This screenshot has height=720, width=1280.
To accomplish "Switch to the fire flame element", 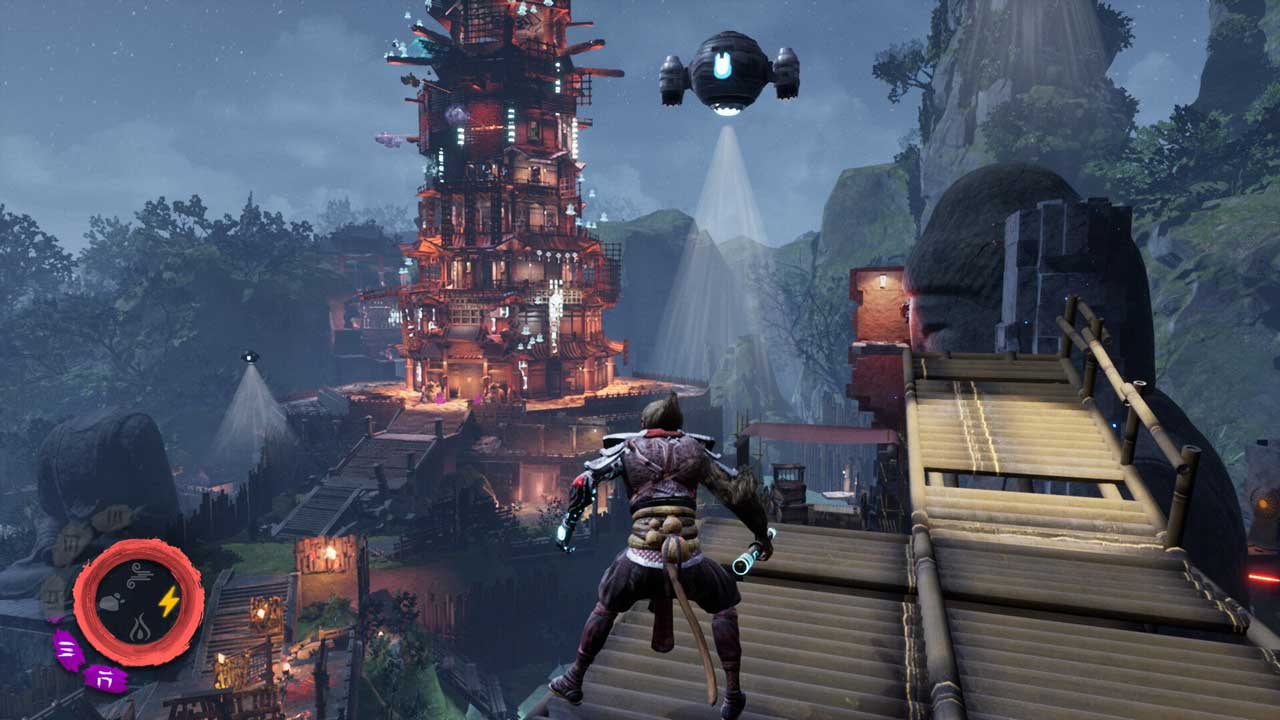I will (139, 629).
